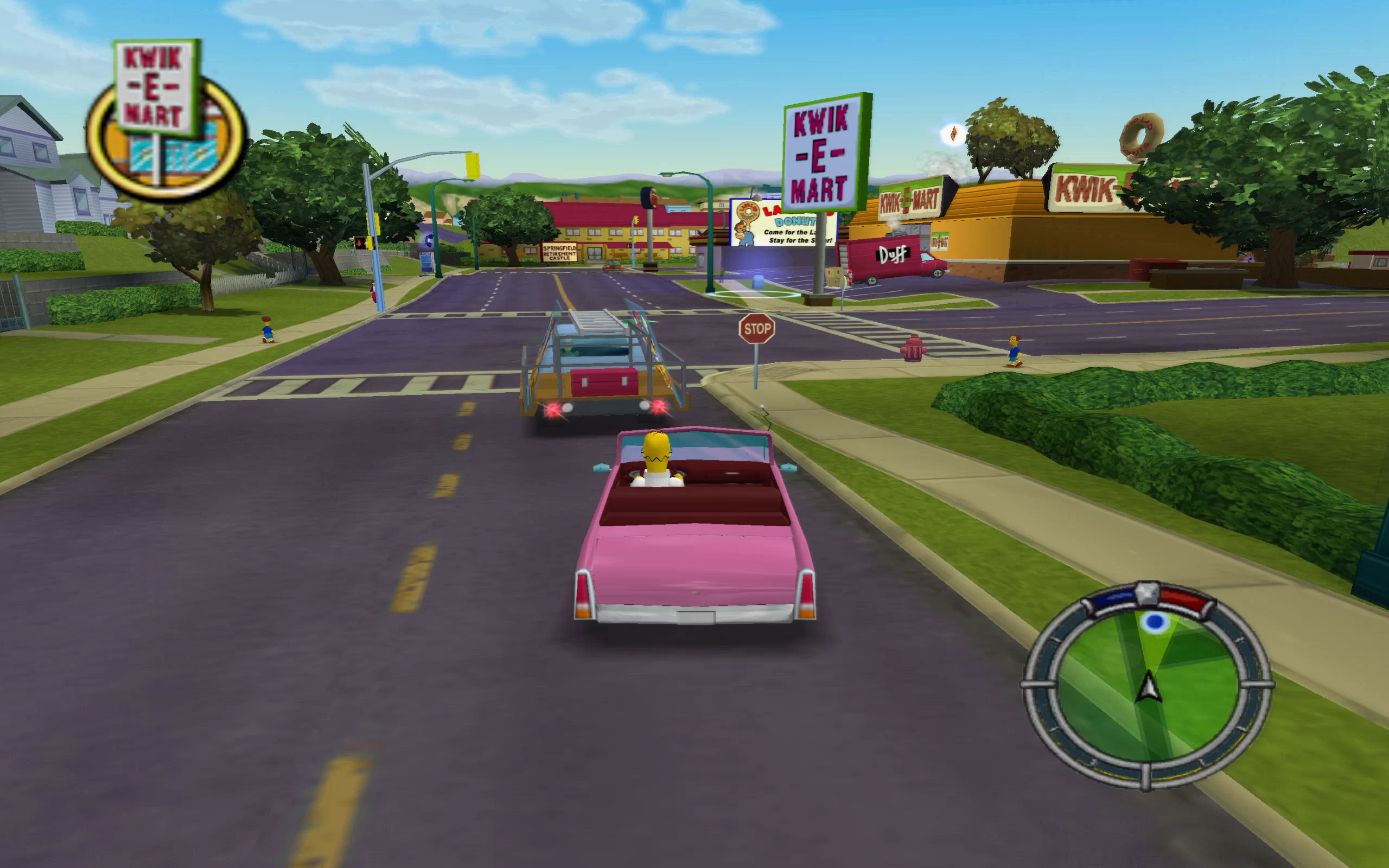Select the blue destination marker on the radar
Image resolution: width=1389 pixels, height=868 pixels.
(1154, 622)
